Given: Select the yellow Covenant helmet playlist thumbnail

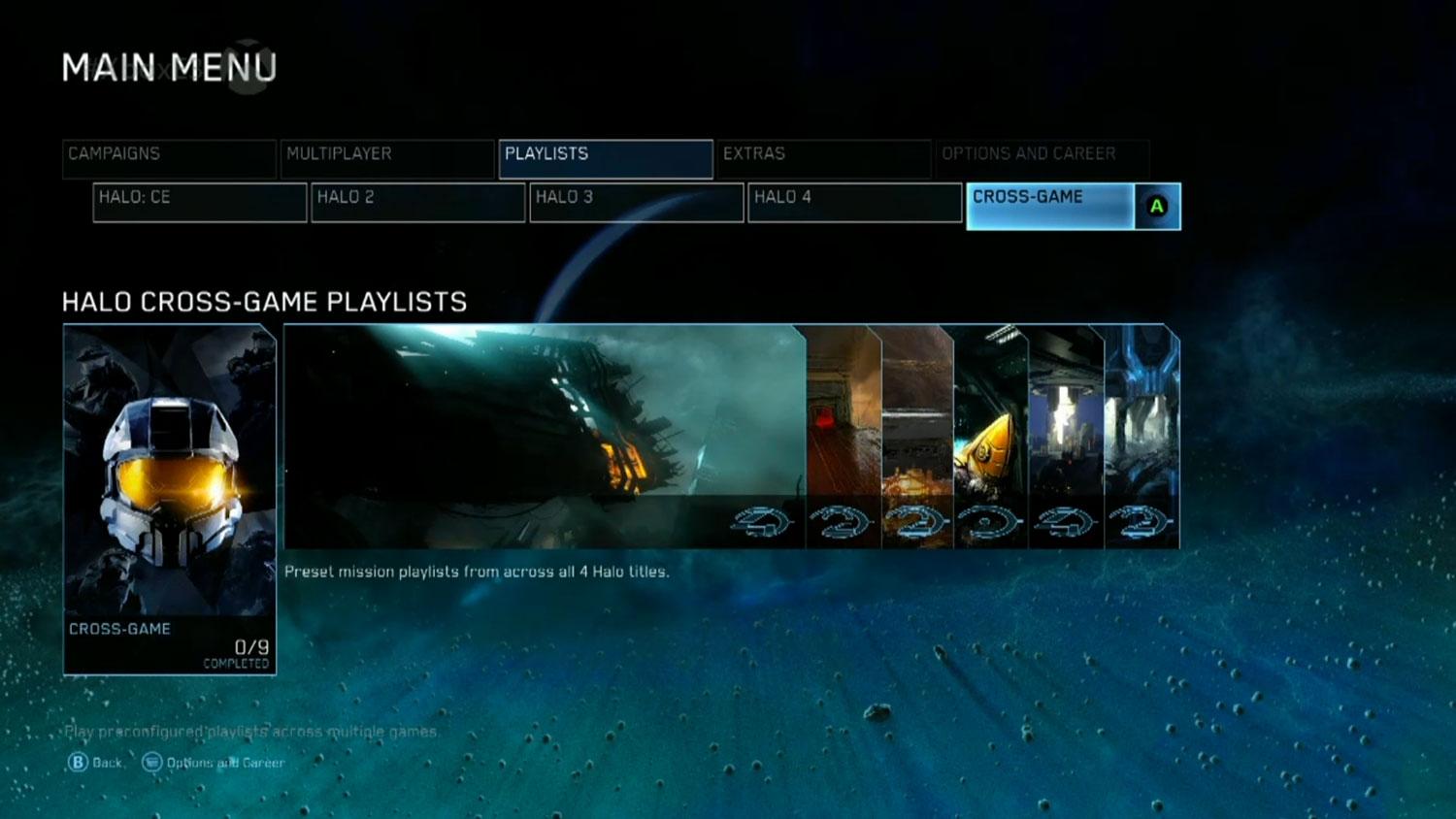Looking at the screenshot, I should click(991, 437).
